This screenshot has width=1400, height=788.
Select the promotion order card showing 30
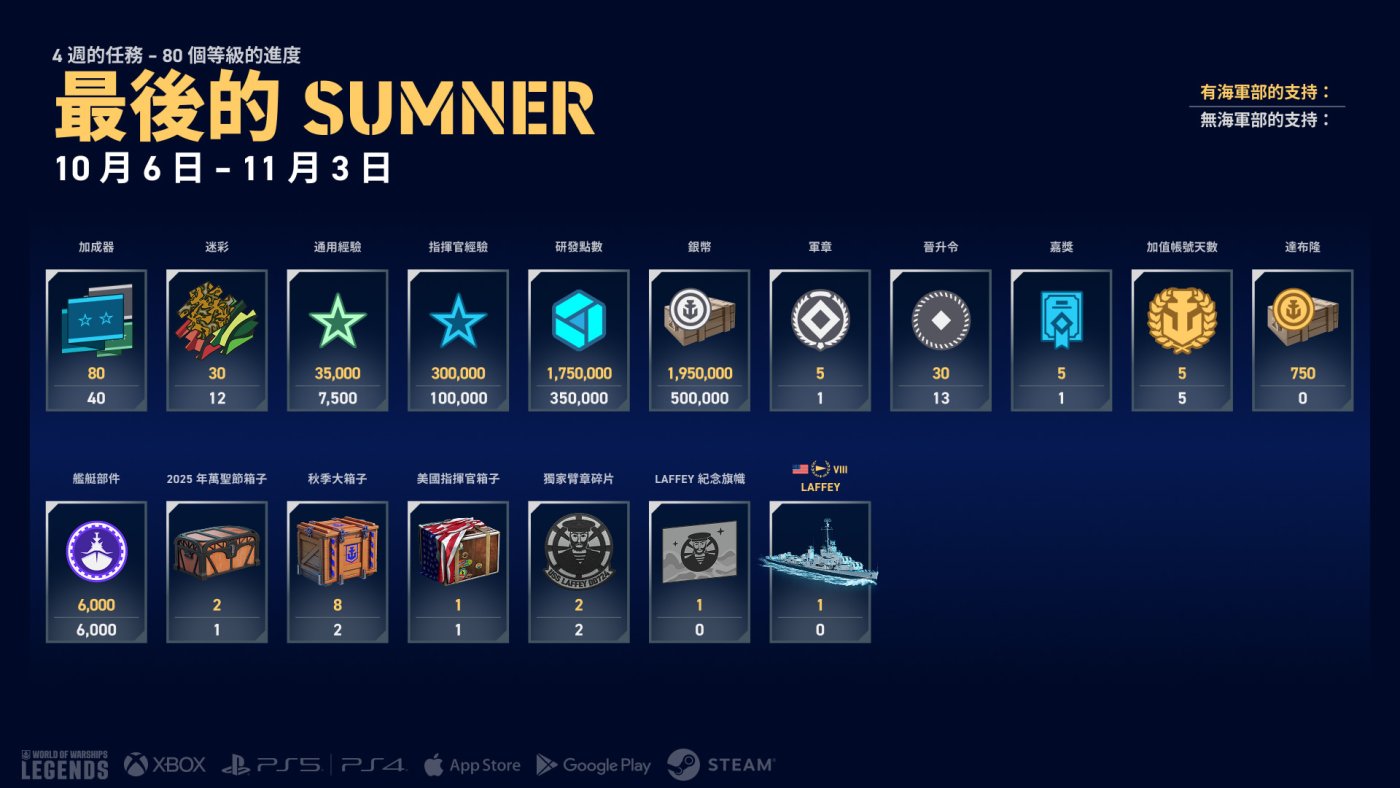tap(940, 340)
